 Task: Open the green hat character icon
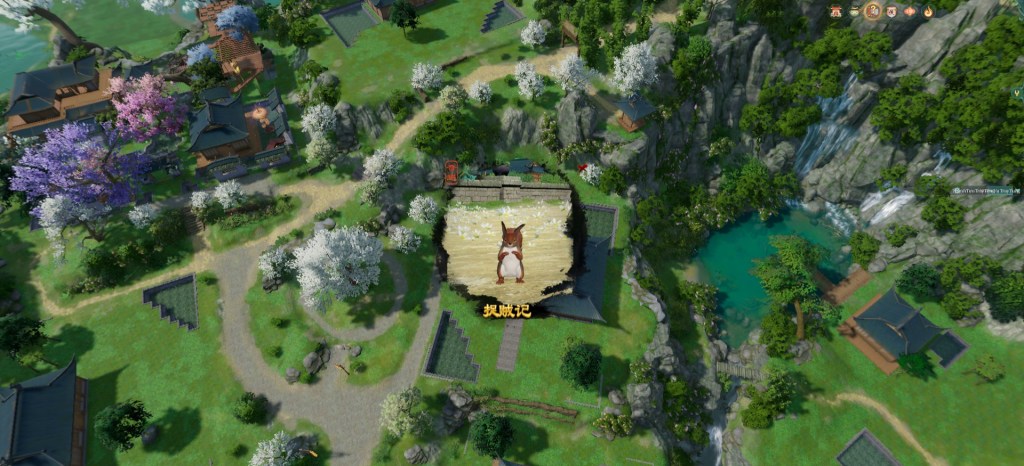click(x=854, y=11)
